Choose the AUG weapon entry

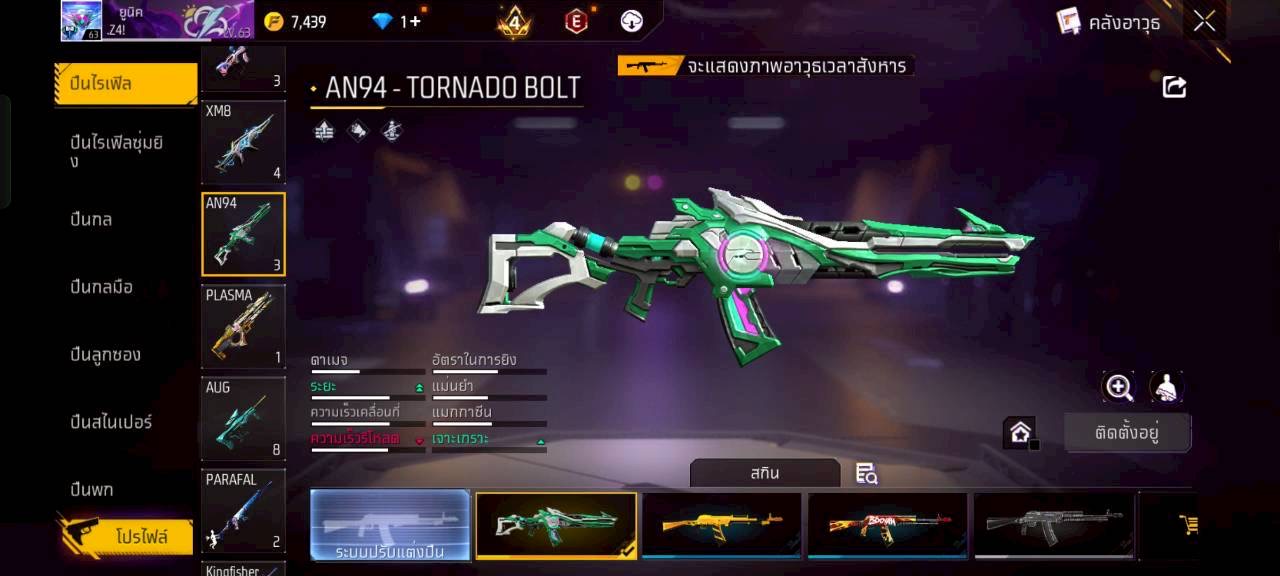243,418
